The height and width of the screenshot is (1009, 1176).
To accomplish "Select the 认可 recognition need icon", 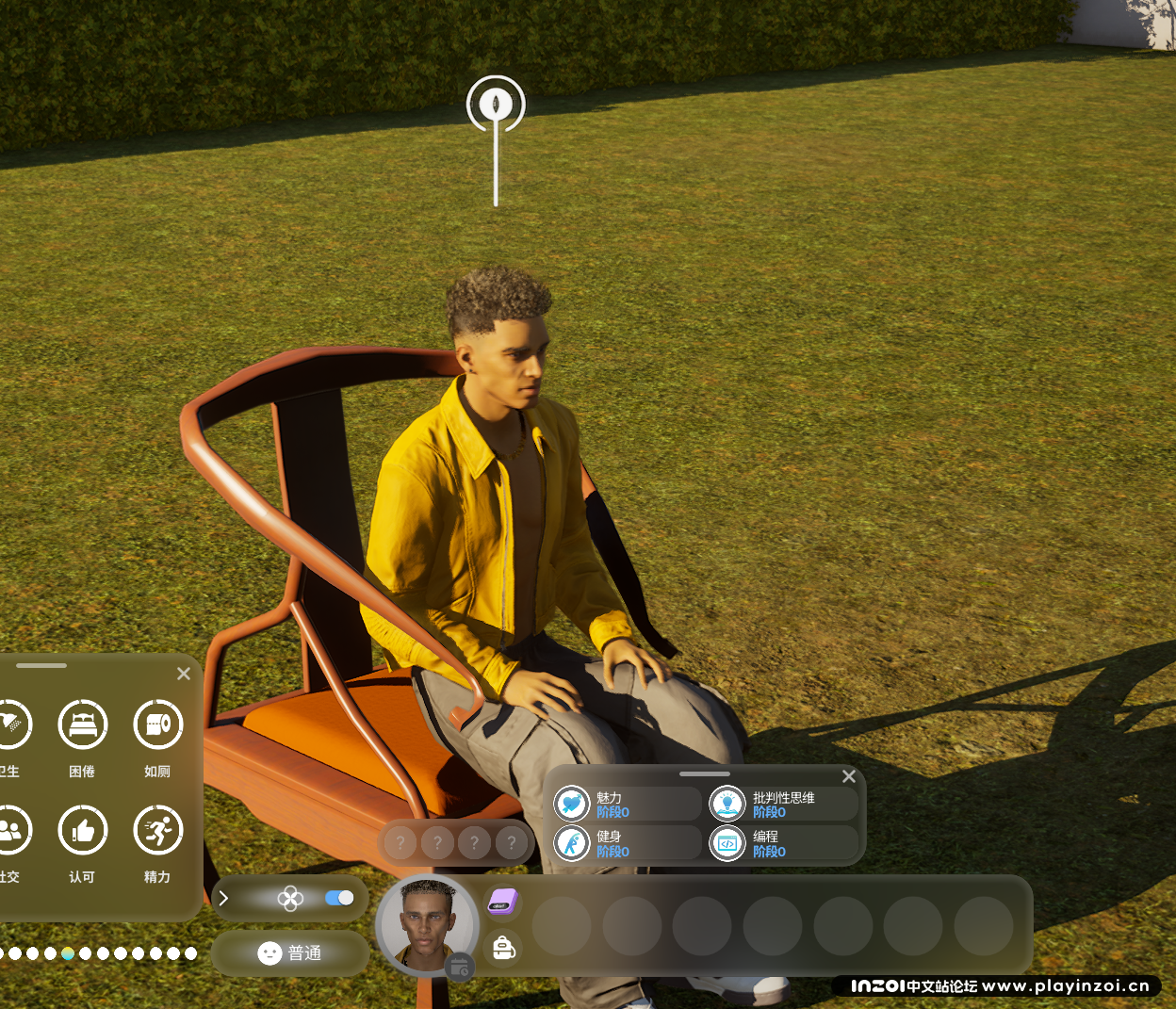I will pos(83,831).
